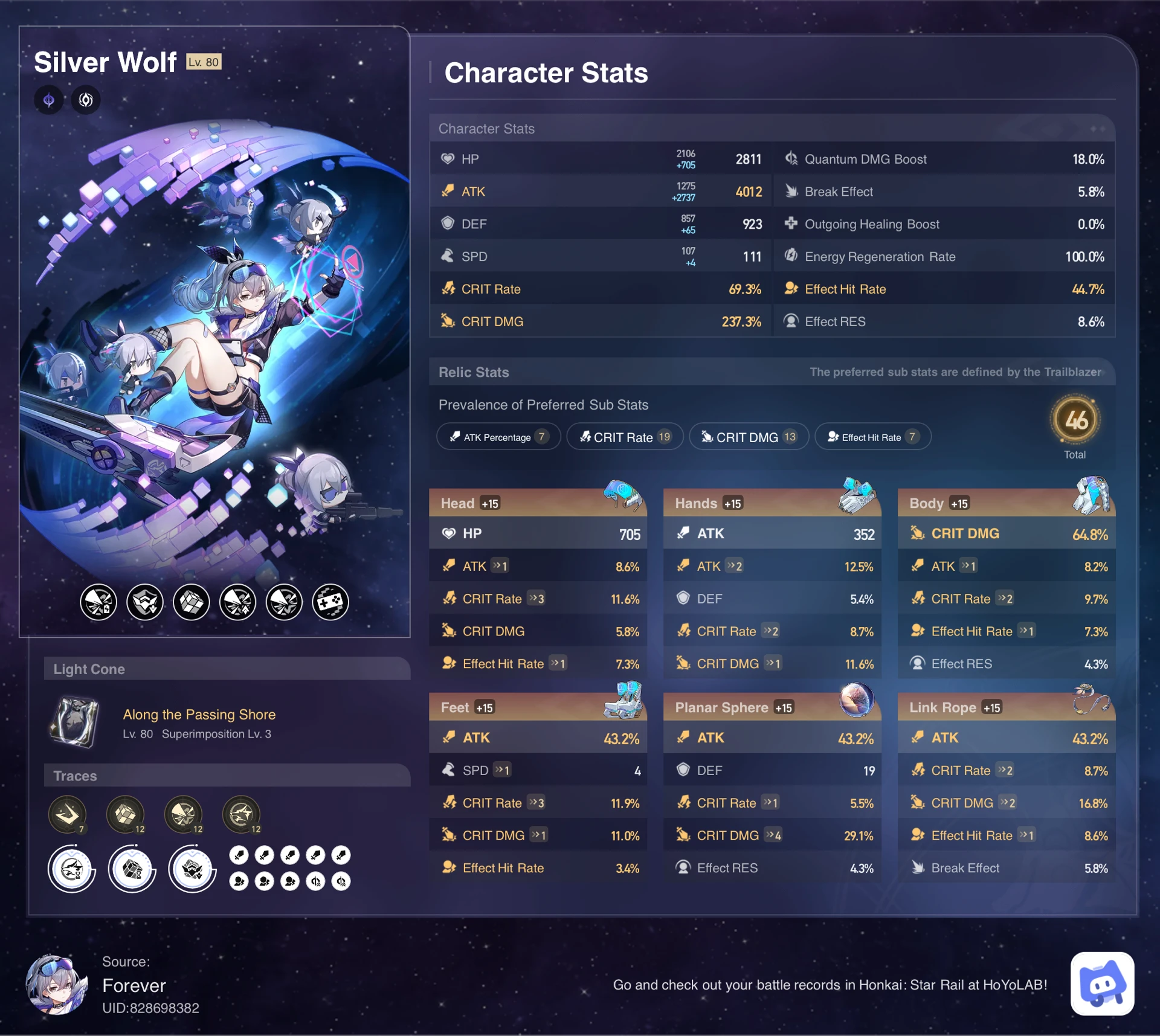Click the circular 46 Total progress ring
Screen dimensions: 1160x1036
(1076, 423)
